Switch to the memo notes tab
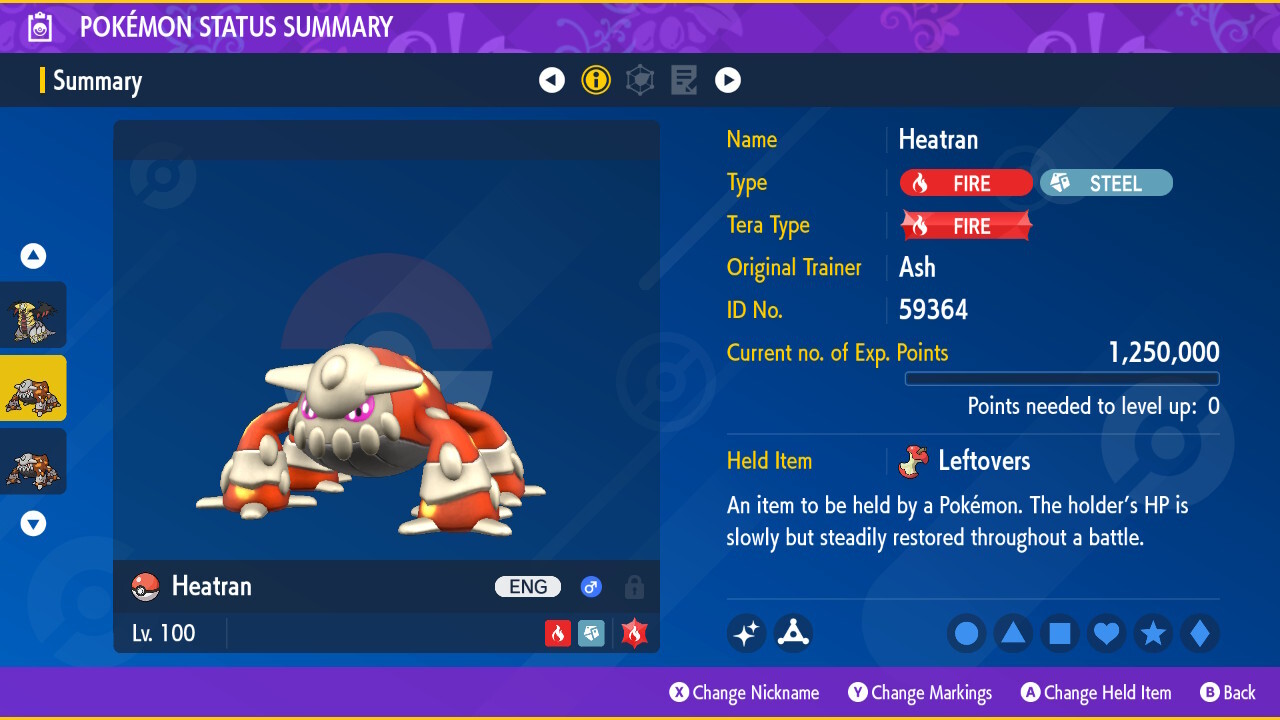Image resolution: width=1280 pixels, height=720 pixels. (684, 80)
